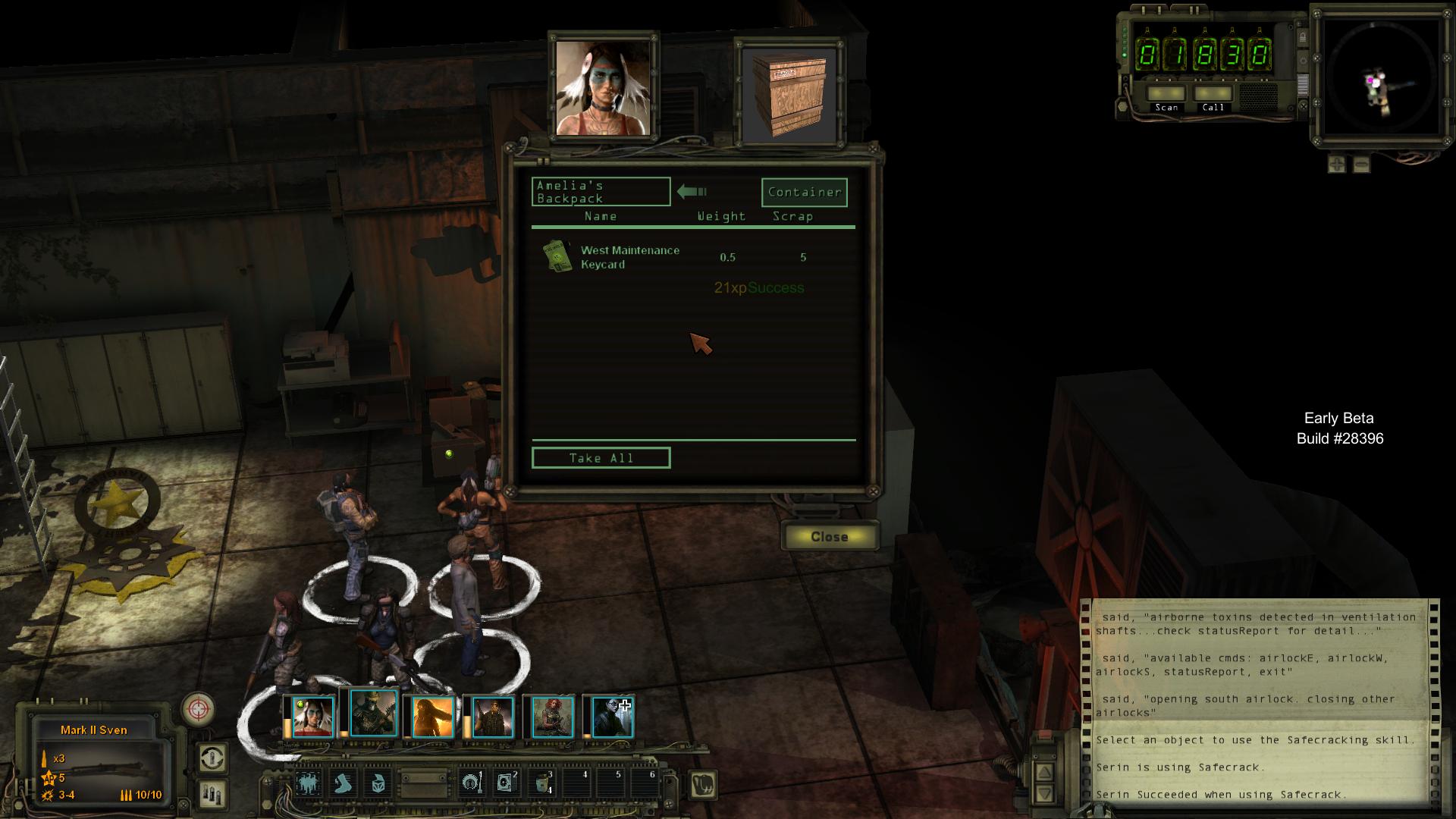
Task: Activate the group formation icon
Action: (309, 783)
